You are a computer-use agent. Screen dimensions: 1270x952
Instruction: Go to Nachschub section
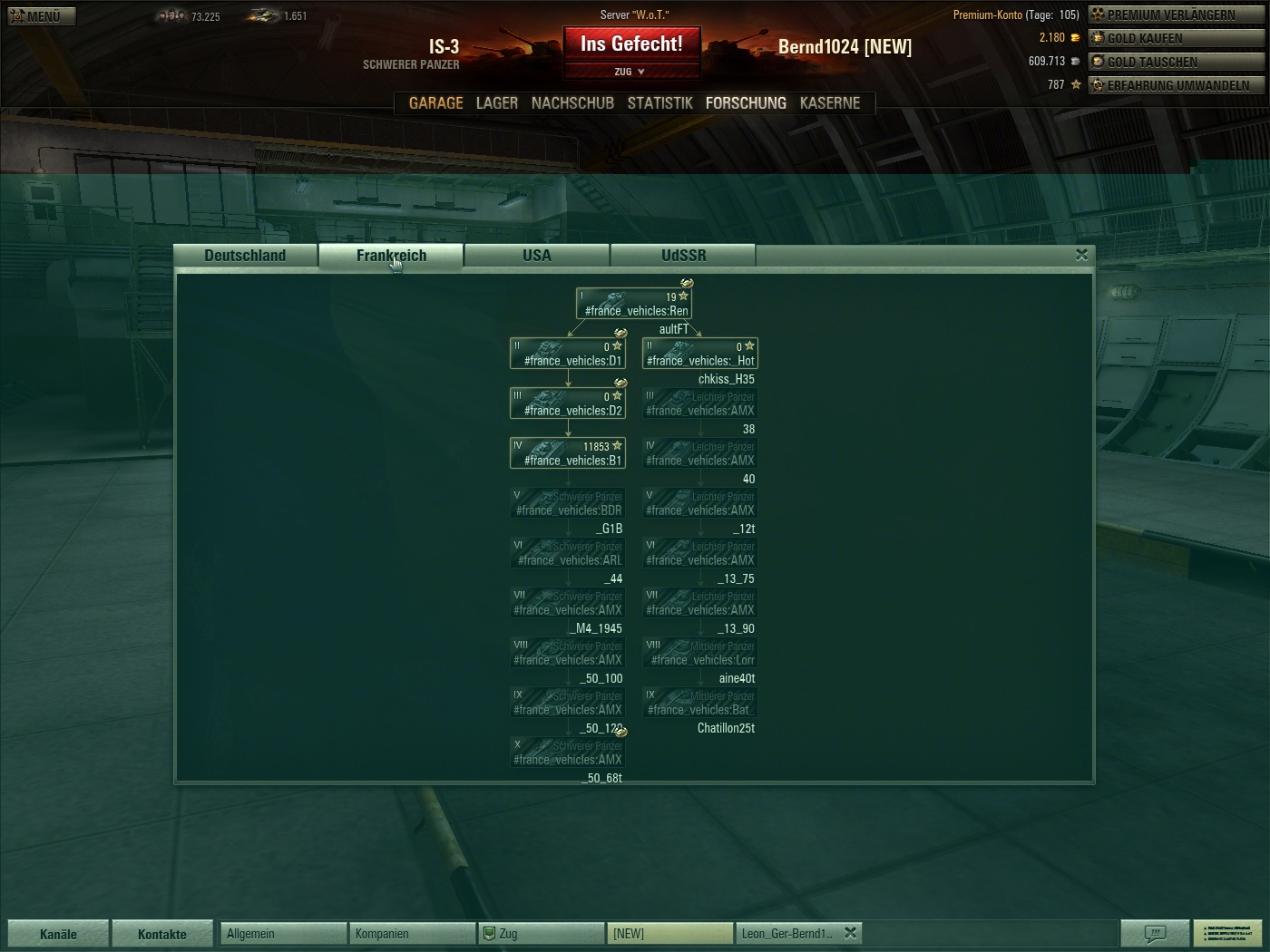coord(572,103)
